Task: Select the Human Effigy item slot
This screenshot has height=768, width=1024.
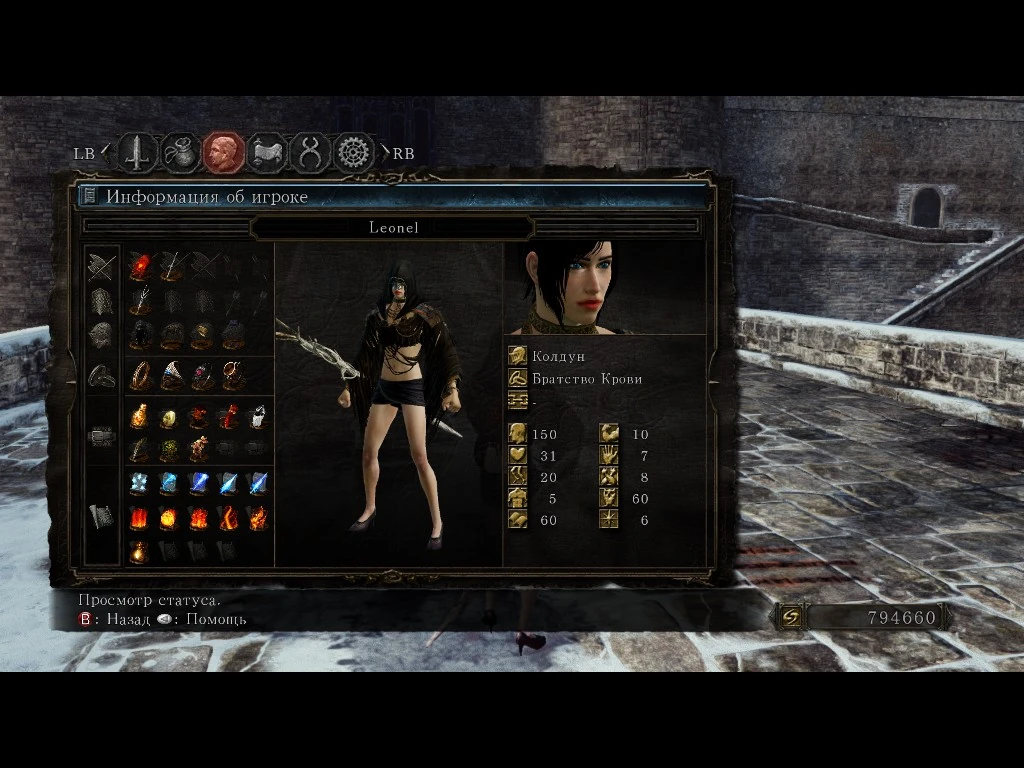Action: point(199,449)
